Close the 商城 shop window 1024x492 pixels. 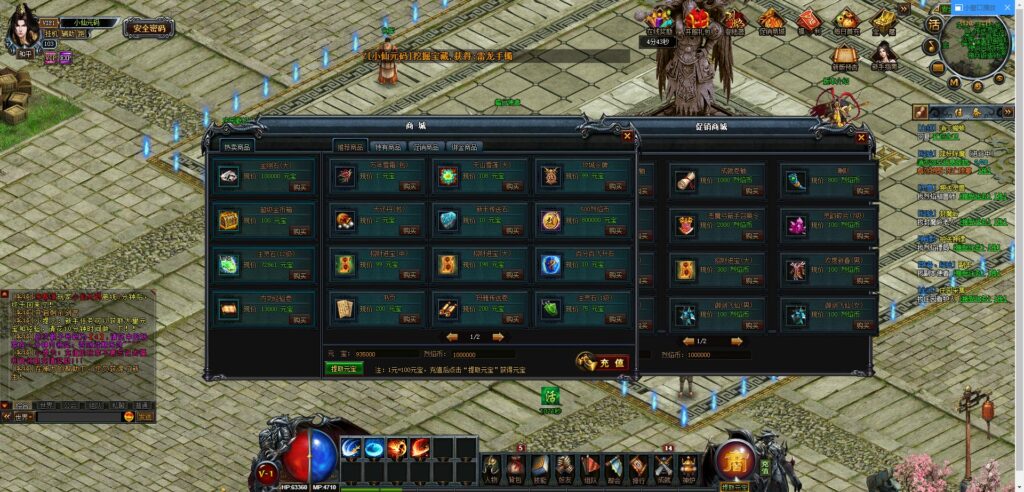pyautogui.click(x=627, y=136)
